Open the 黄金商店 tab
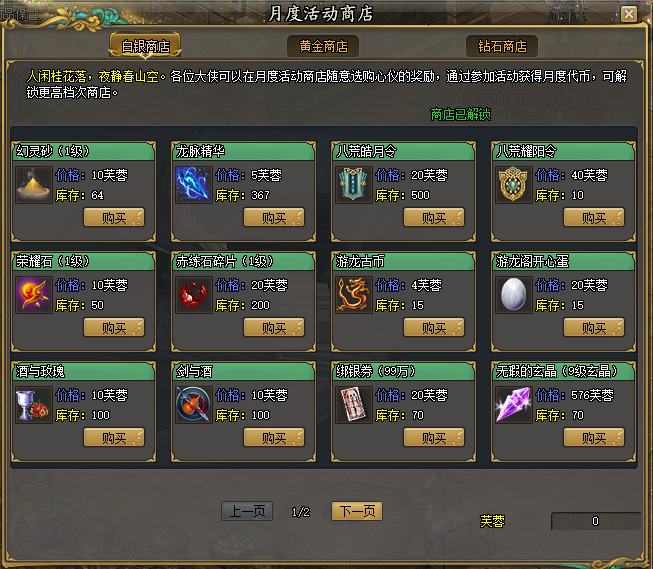The height and width of the screenshot is (569, 653). (x=323, y=46)
